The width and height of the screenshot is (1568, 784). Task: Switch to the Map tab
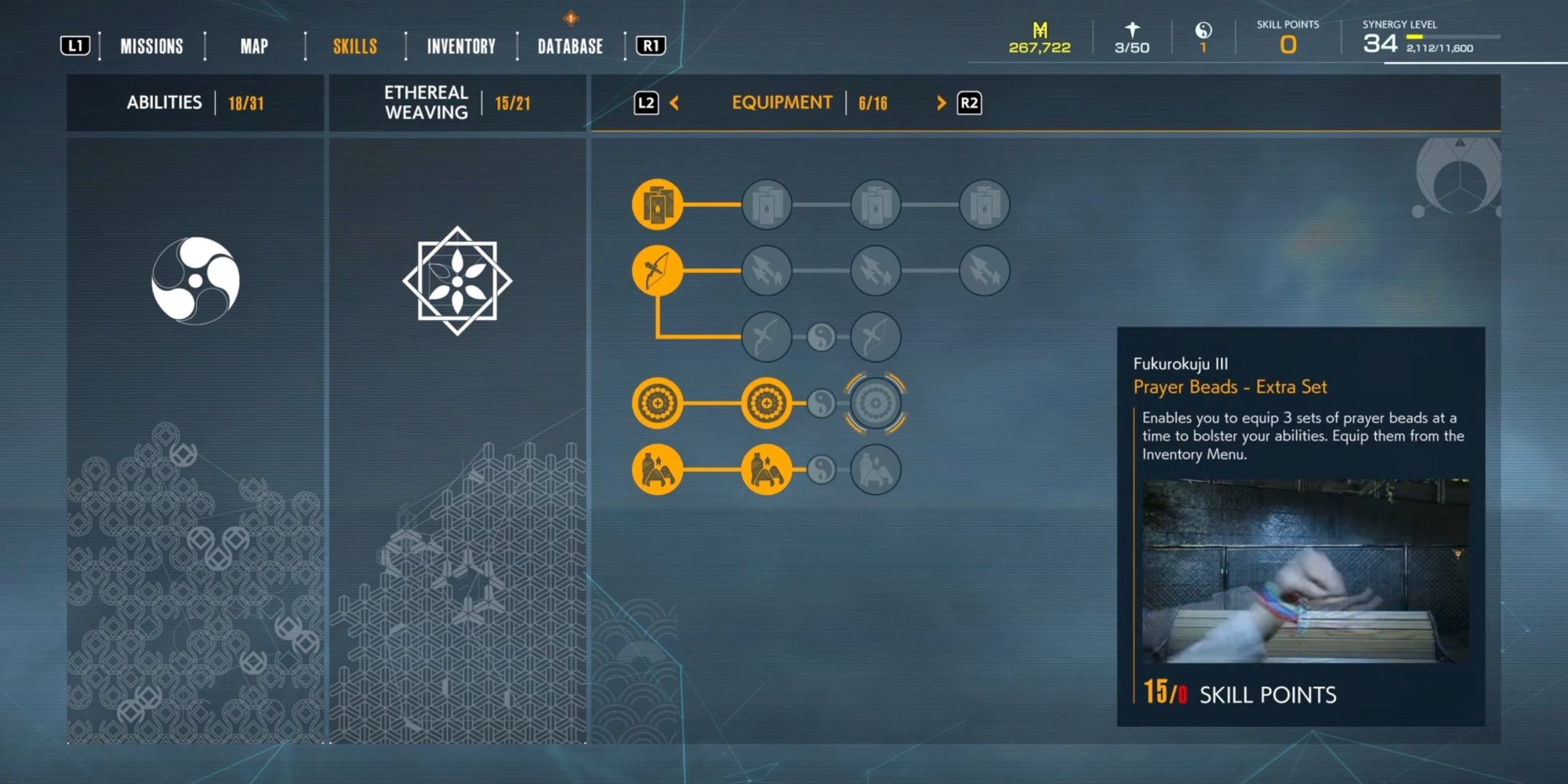(x=254, y=46)
